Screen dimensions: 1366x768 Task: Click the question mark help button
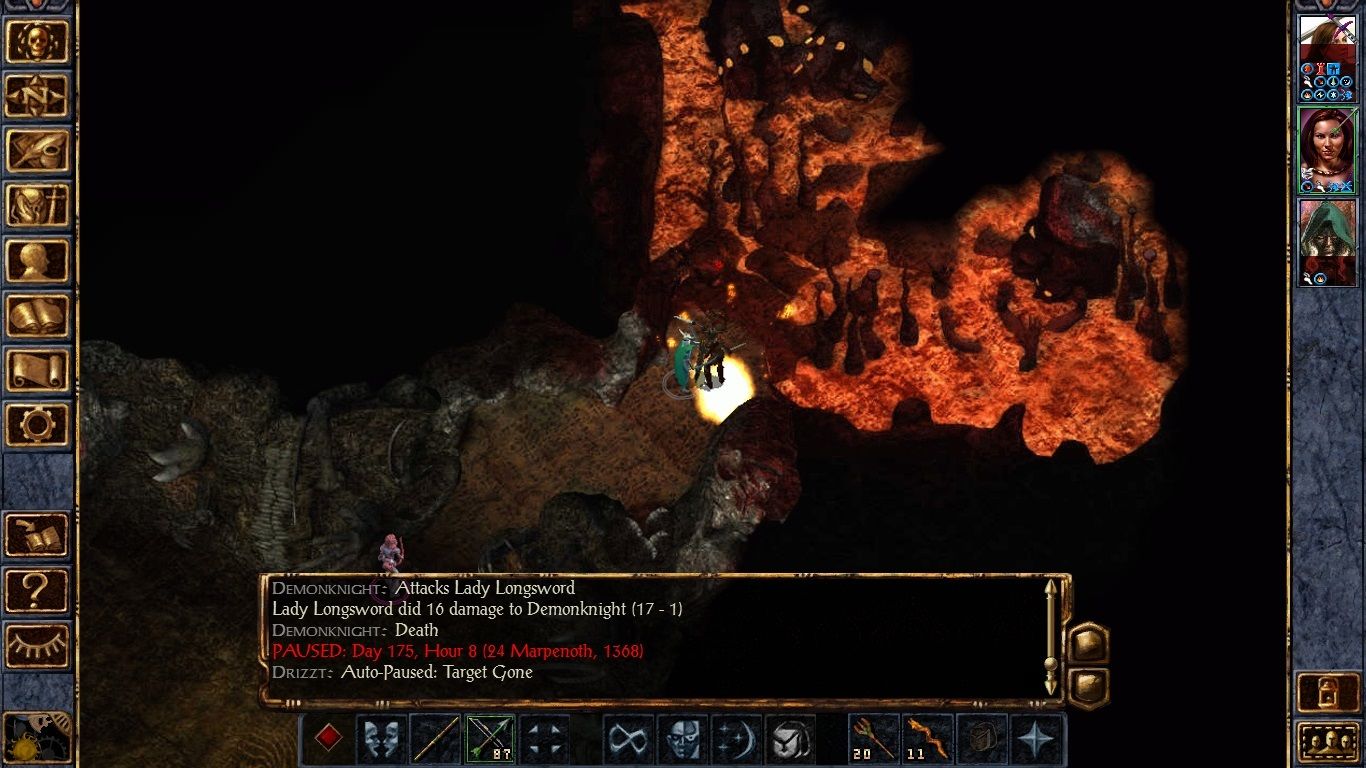point(37,591)
